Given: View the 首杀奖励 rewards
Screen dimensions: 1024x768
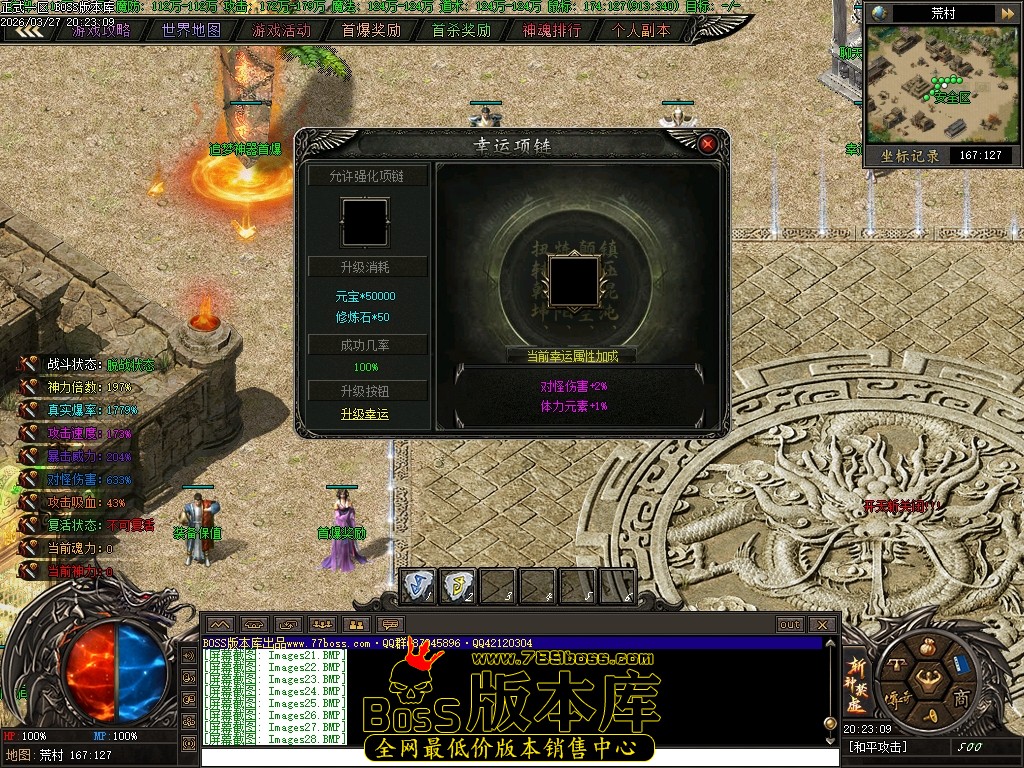Looking at the screenshot, I should (461, 30).
